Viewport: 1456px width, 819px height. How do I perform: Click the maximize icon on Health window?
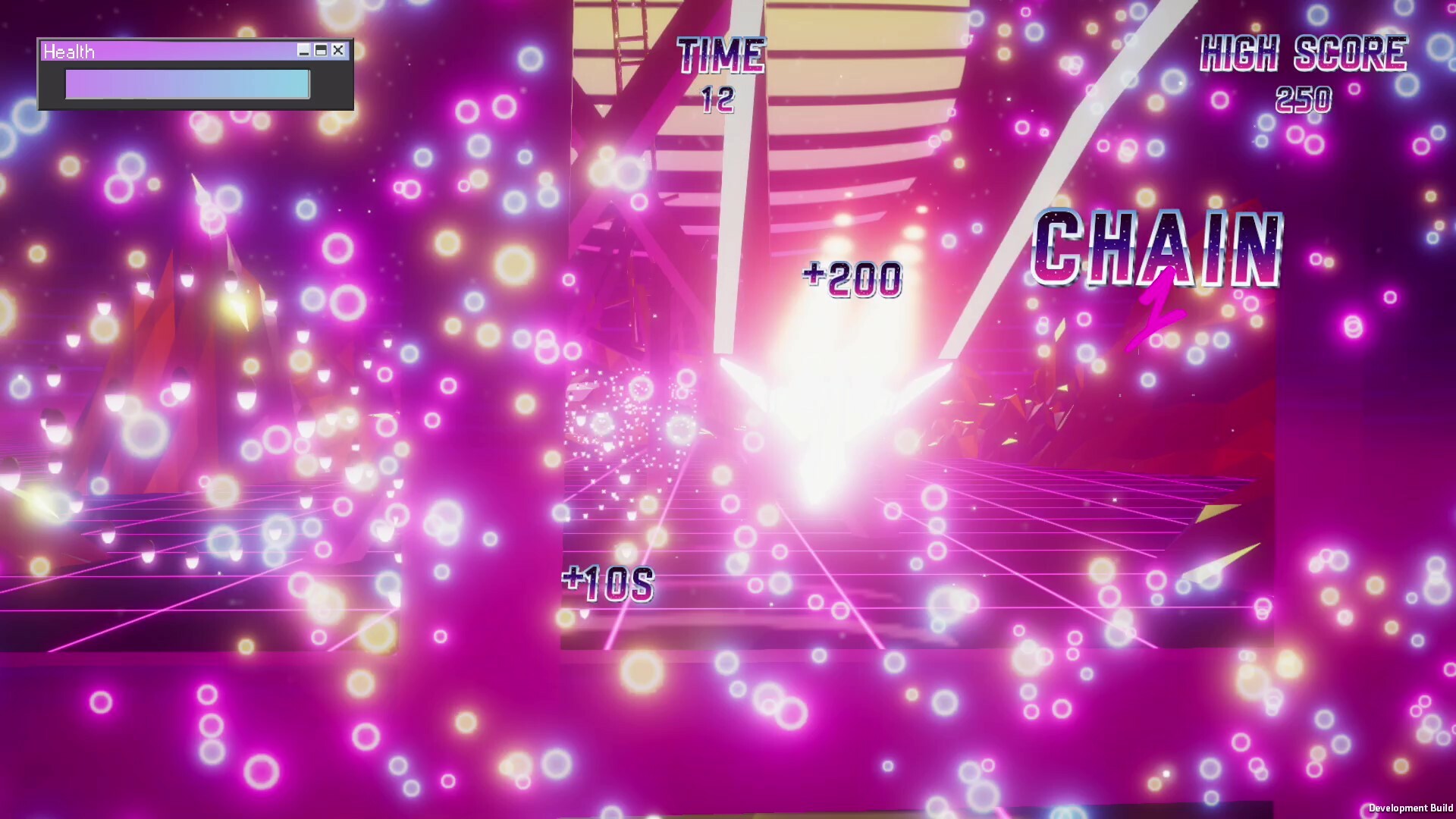pyautogui.click(x=322, y=52)
